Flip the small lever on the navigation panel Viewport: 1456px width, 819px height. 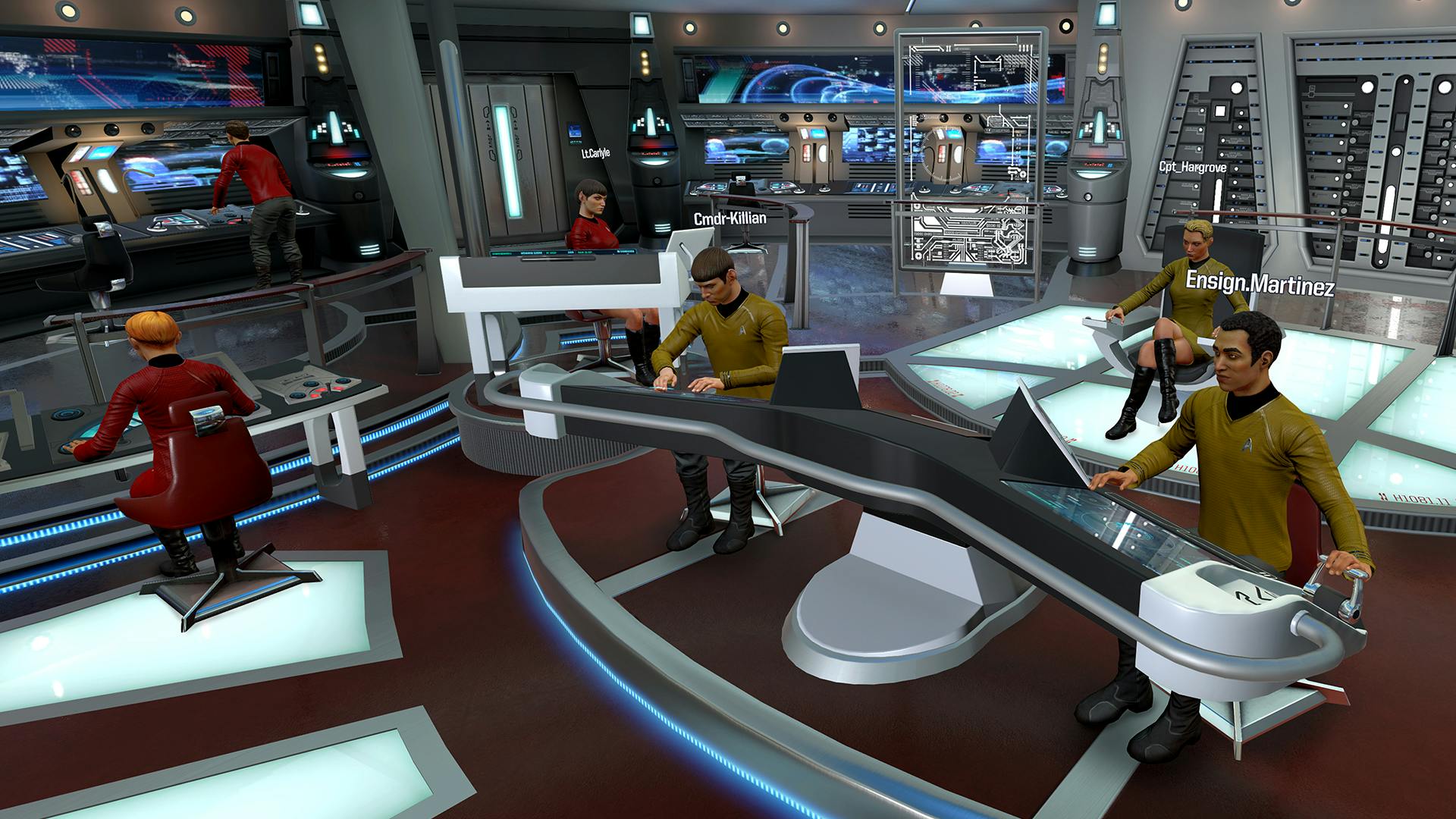328,387
